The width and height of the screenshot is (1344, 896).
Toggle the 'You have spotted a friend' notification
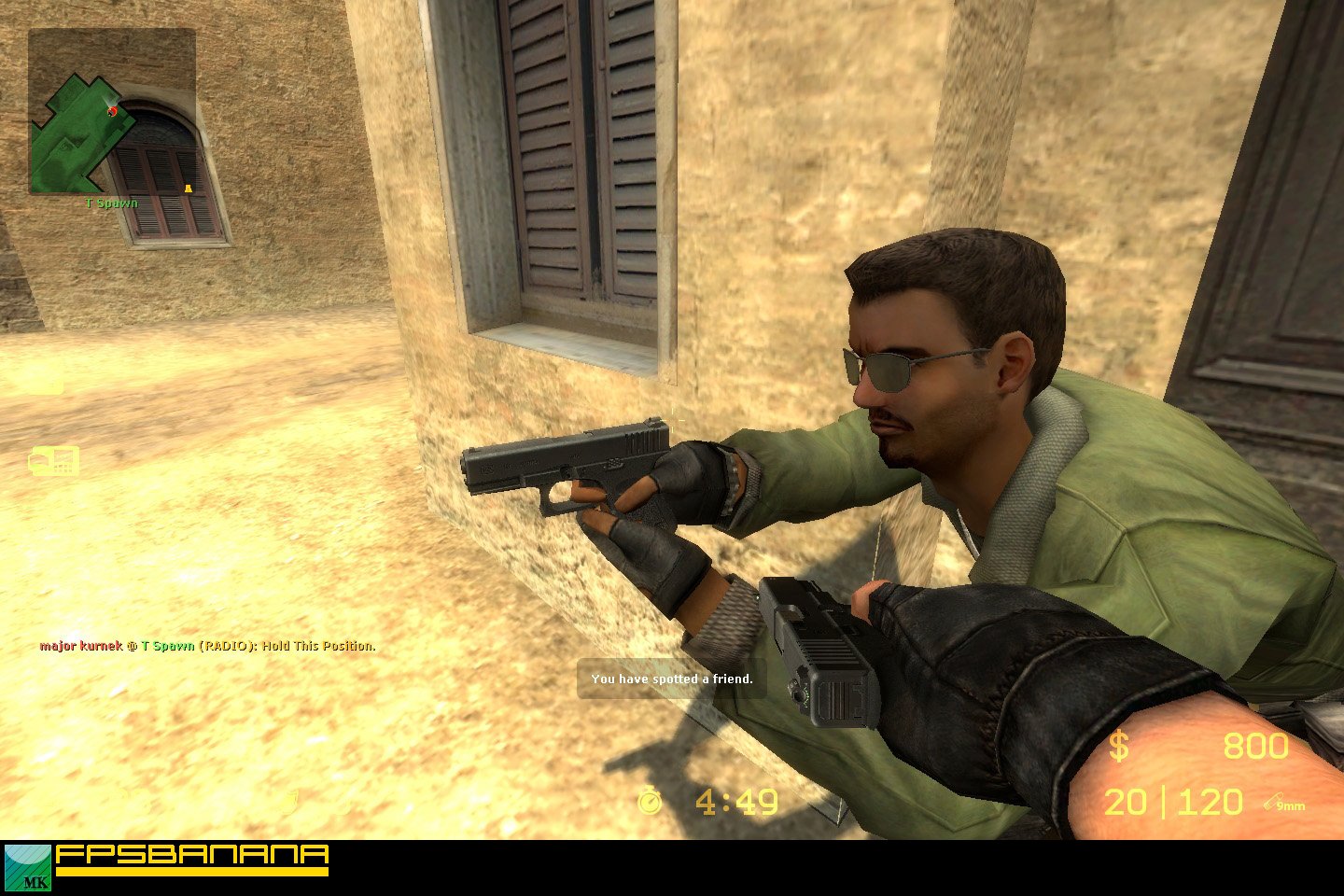point(671,679)
